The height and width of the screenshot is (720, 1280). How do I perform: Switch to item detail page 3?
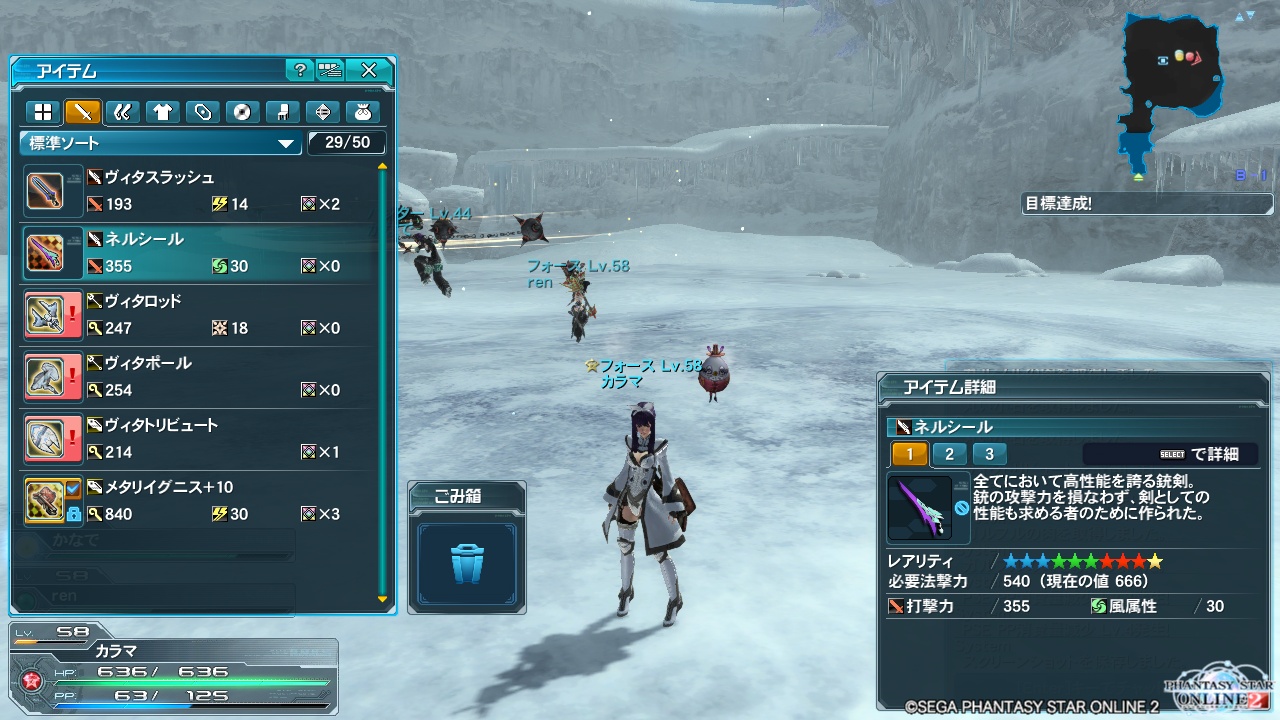coord(989,454)
